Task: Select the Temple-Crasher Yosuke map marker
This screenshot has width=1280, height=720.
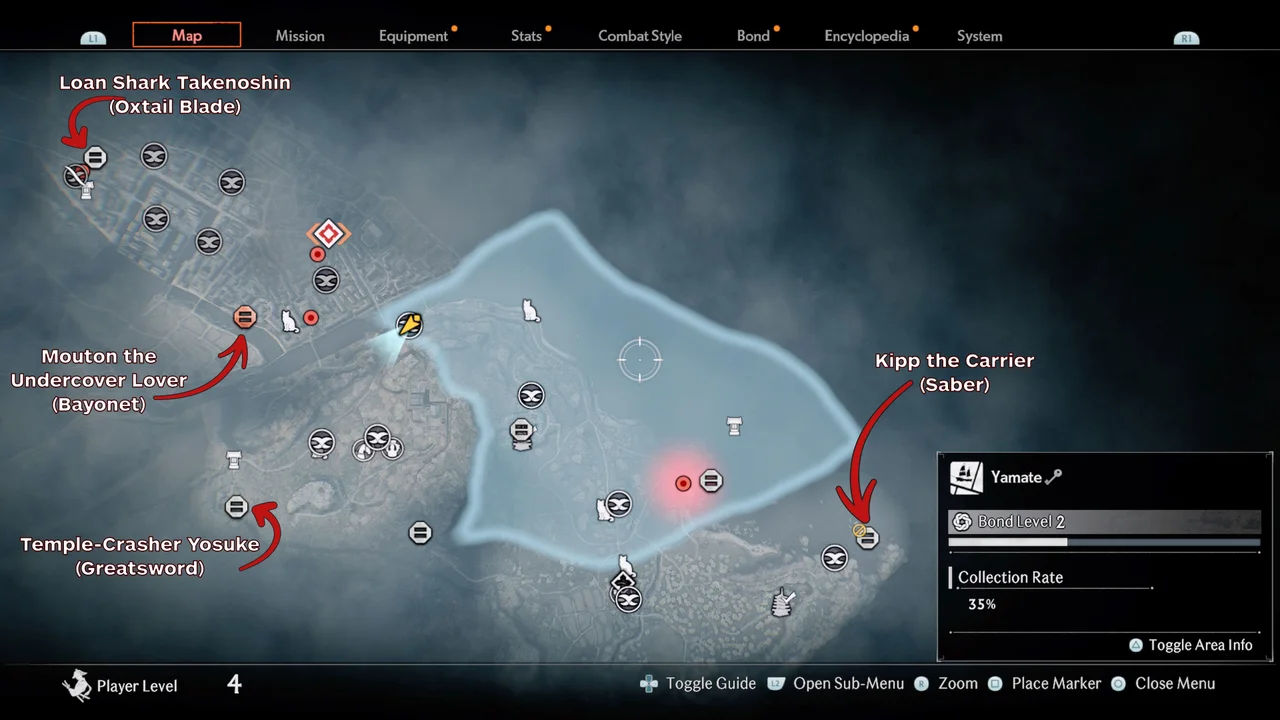Action: [x=237, y=507]
